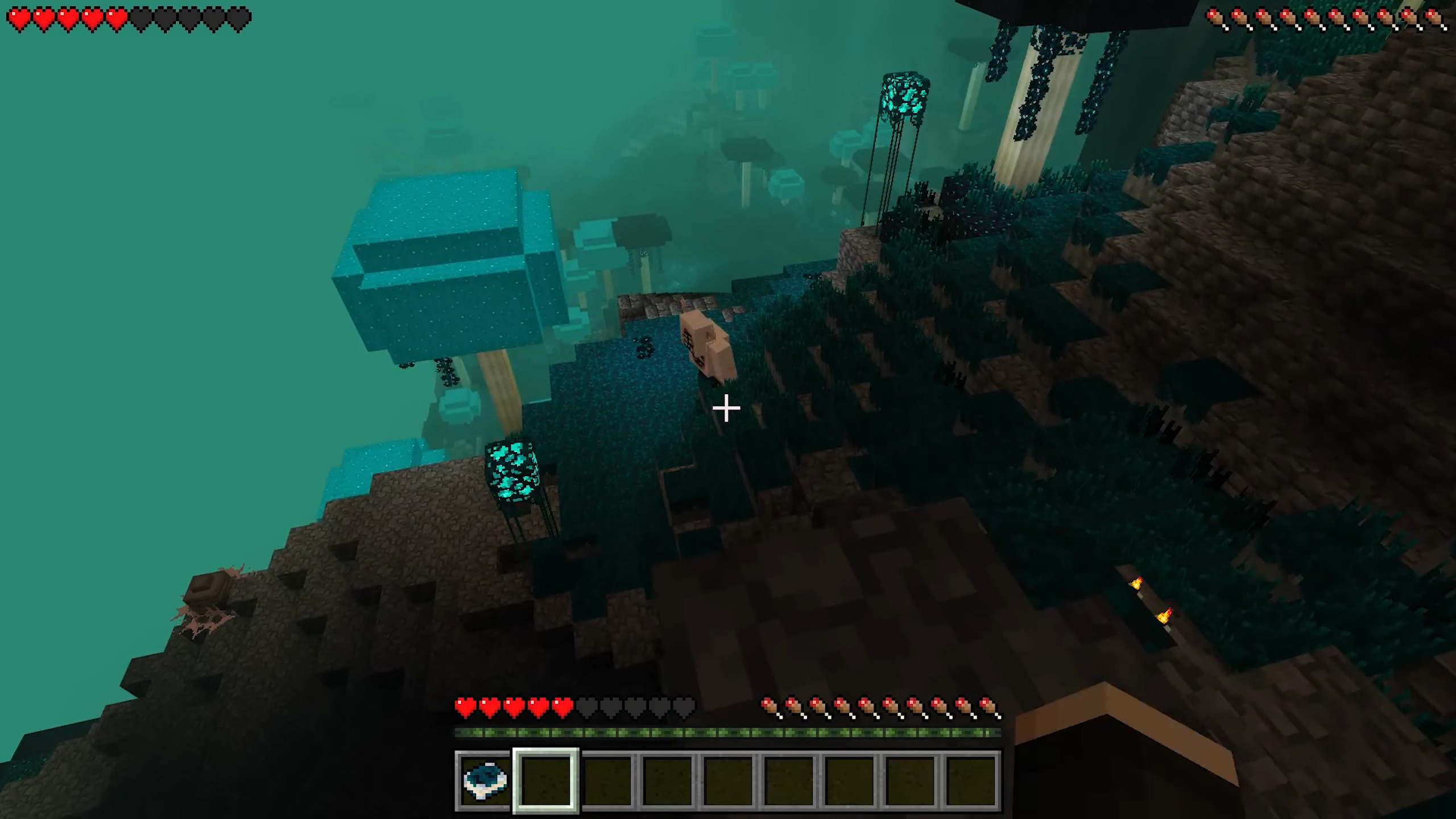Select the sculk item in the first hotbar slot
Viewport: 1456px width, 819px height.
coord(483,779)
